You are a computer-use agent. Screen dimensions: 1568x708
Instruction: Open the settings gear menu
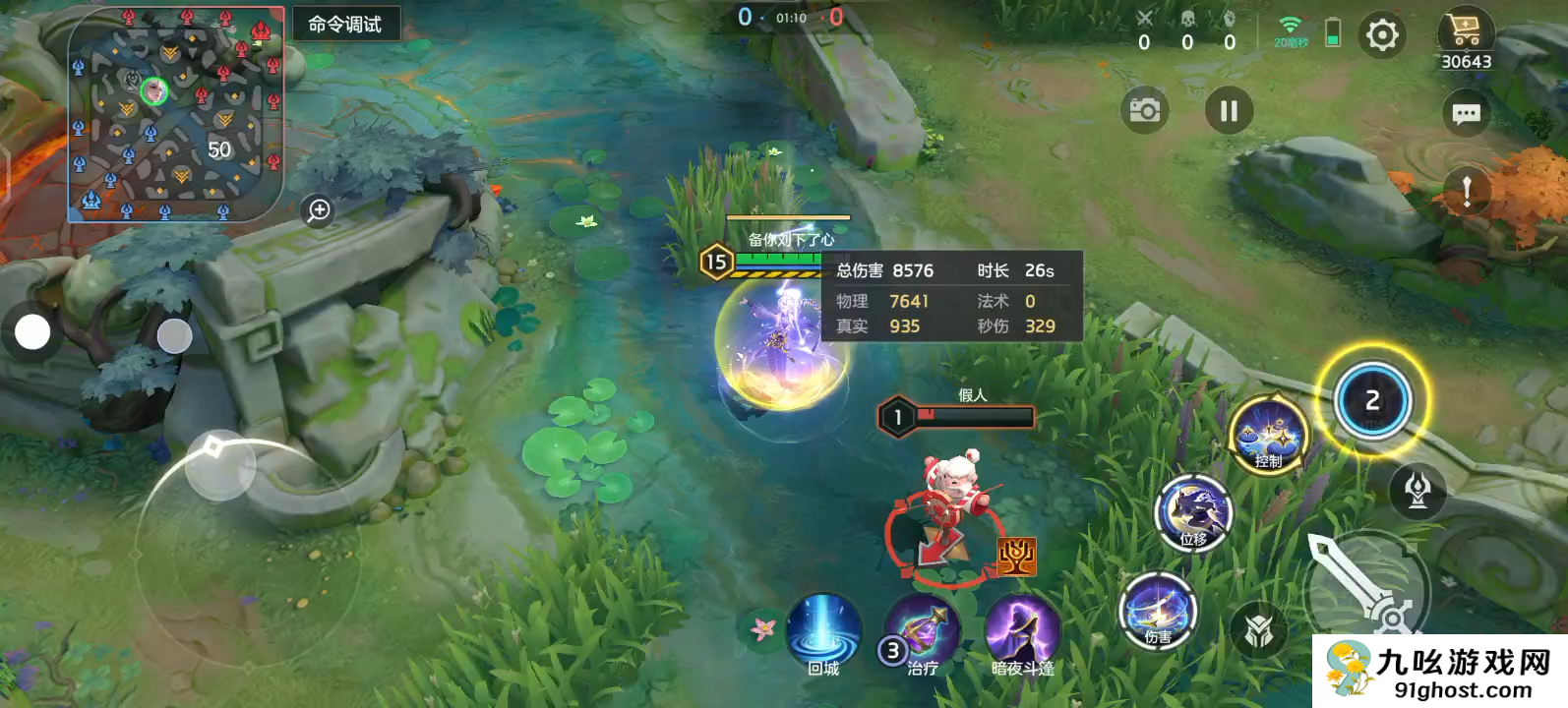point(1382,36)
